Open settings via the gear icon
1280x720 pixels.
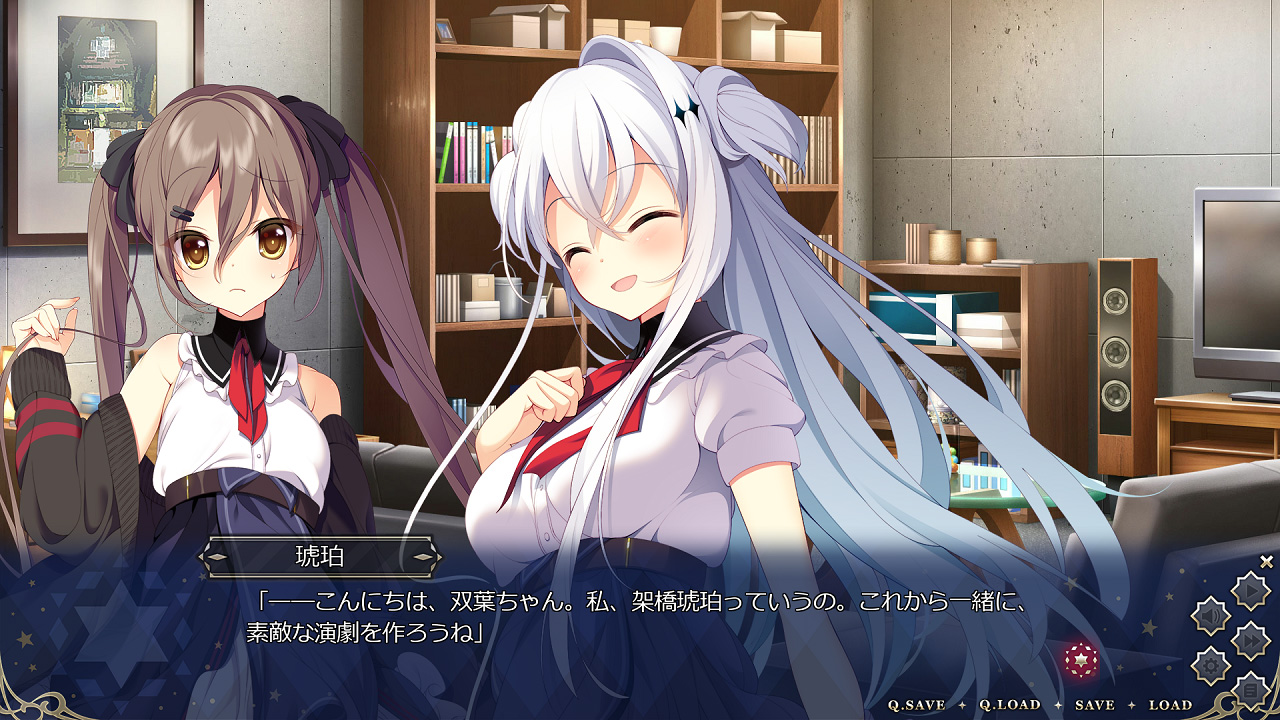[x=1211, y=664]
